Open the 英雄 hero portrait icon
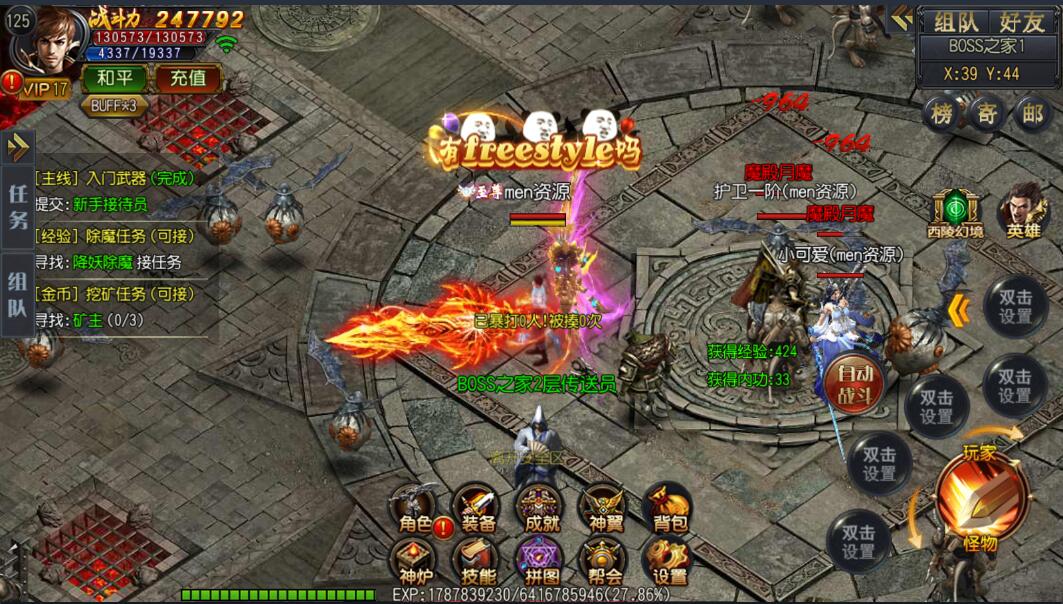 [x=1022, y=210]
